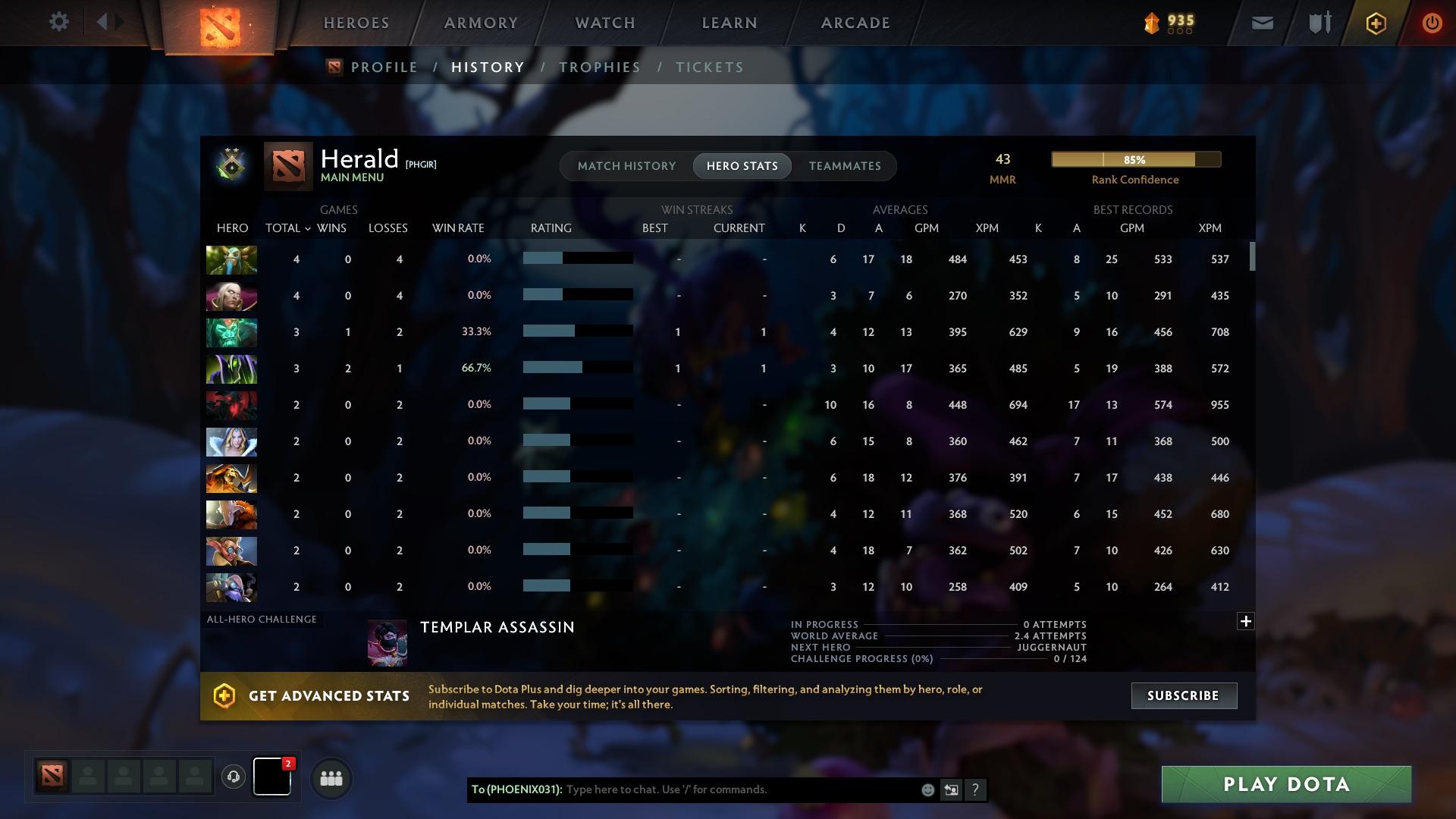Navigate to TROPHIES section
The image size is (1456, 819).
599,67
